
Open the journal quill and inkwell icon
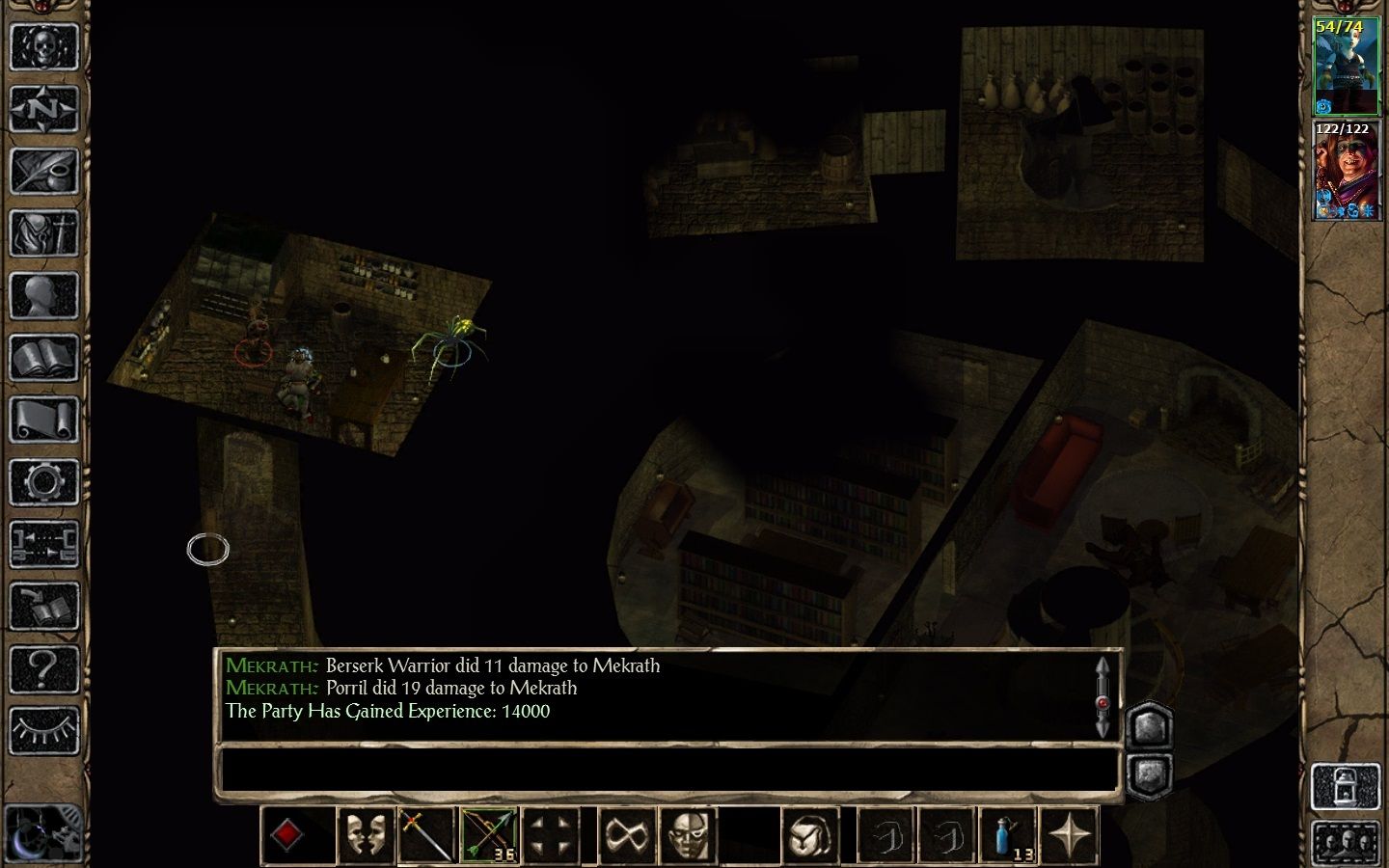tap(43, 171)
